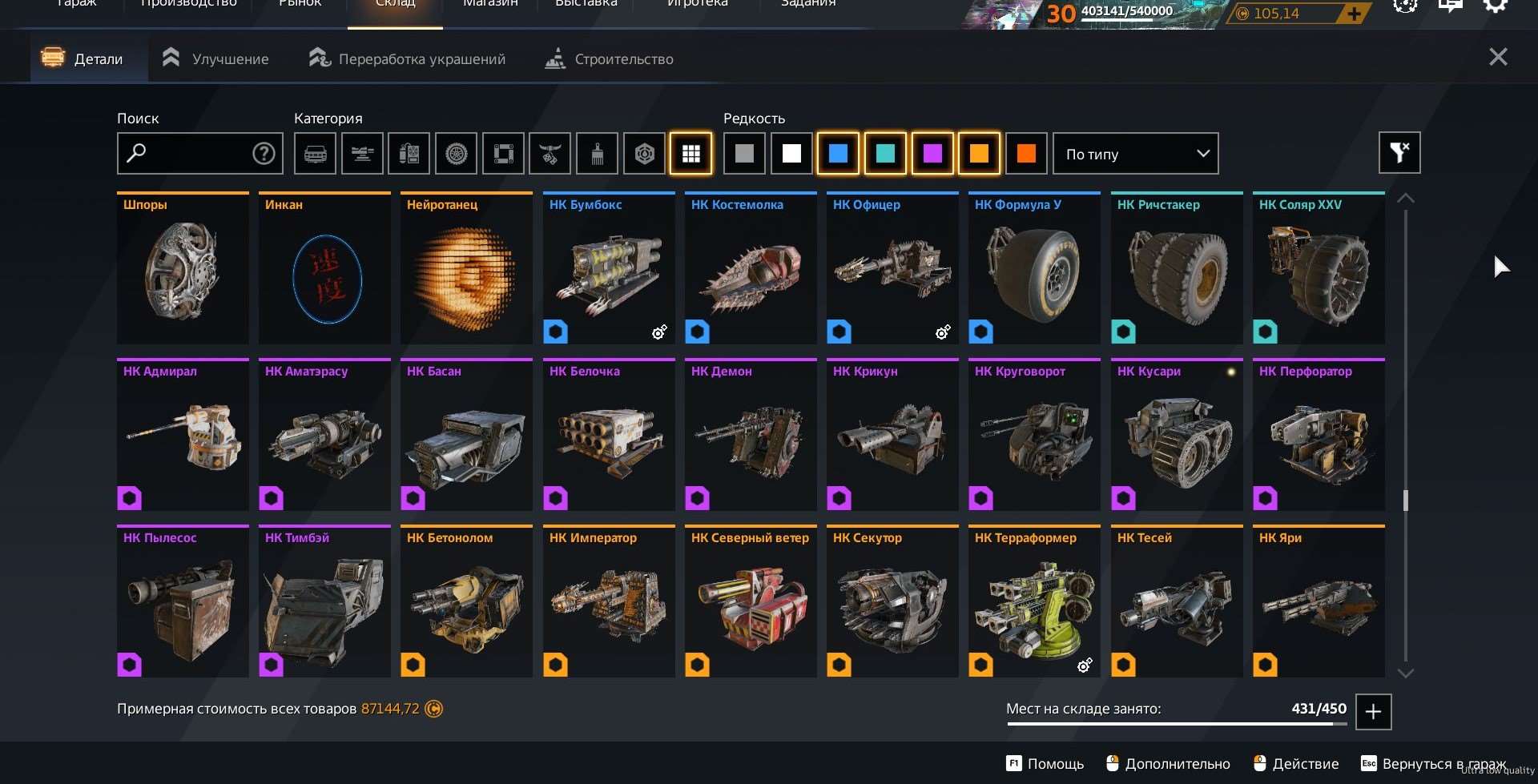Expand storage space with the plus button
Image resolution: width=1538 pixels, height=784 pixels.
1373,711
